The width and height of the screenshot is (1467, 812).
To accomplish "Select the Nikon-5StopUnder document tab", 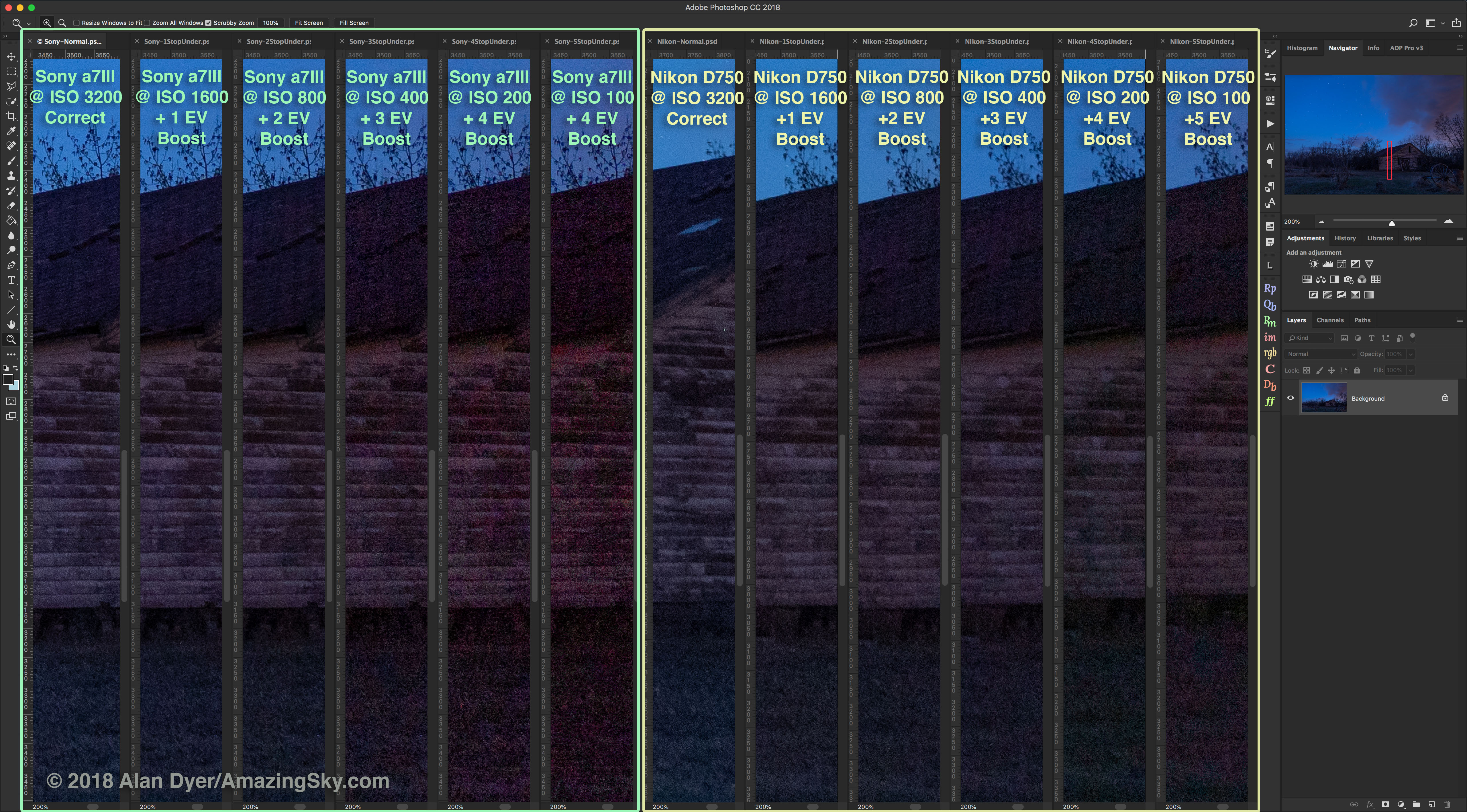I will click(x=1202, y=42).
